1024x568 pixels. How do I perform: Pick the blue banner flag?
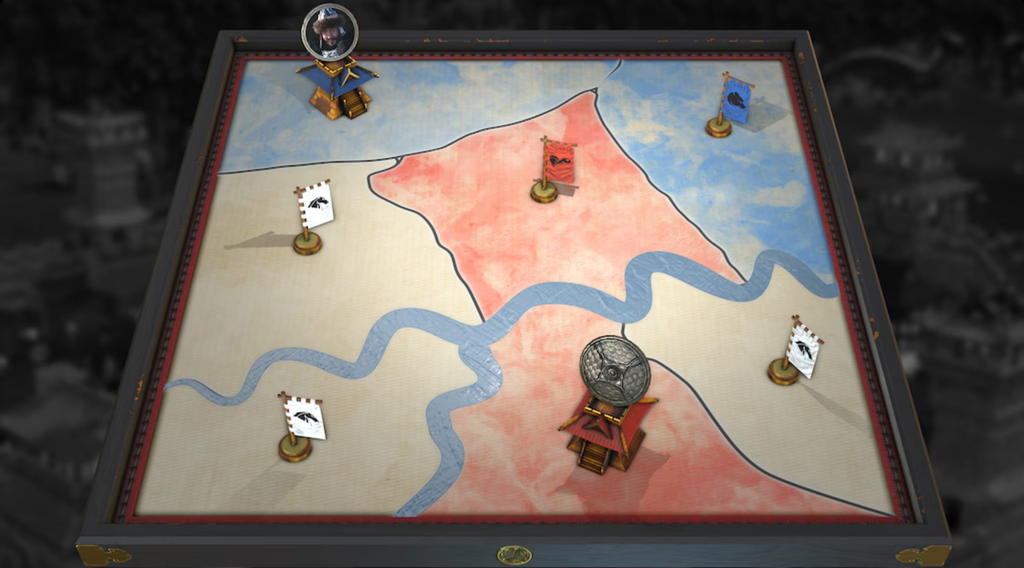click(x=735, y=102)
